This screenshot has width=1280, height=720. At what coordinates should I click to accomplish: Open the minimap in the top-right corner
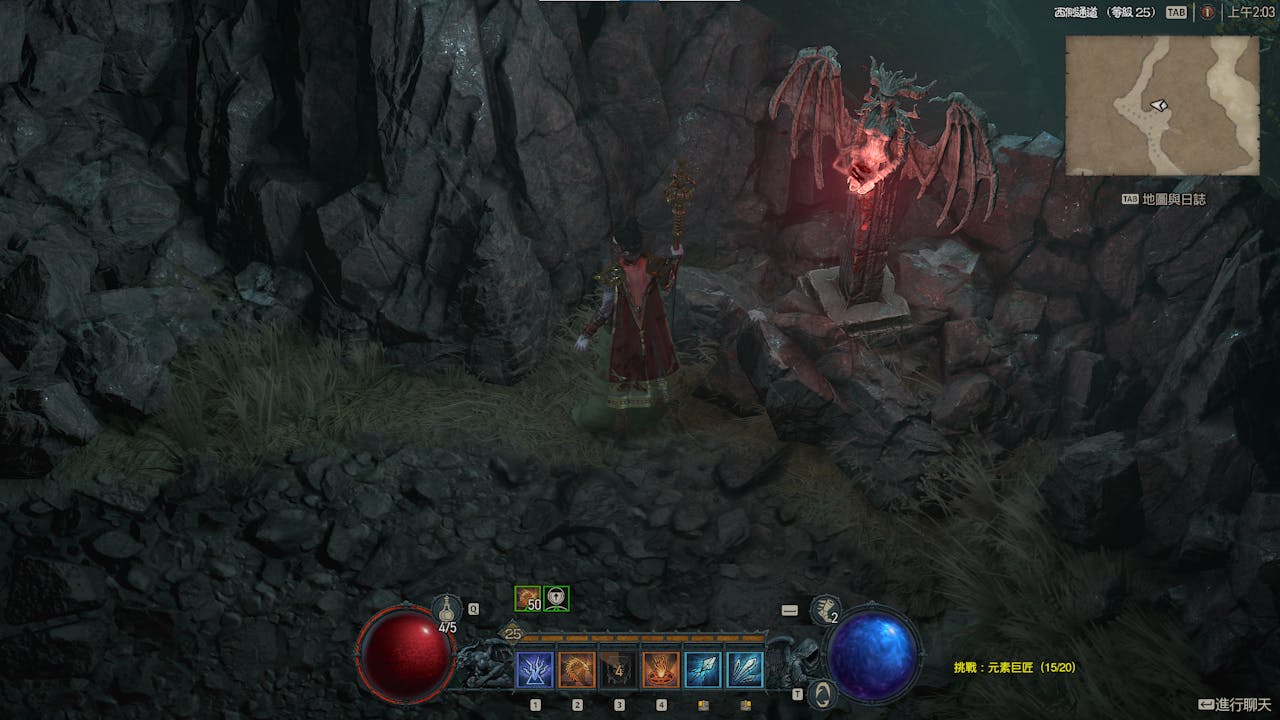pos(1161,105)
